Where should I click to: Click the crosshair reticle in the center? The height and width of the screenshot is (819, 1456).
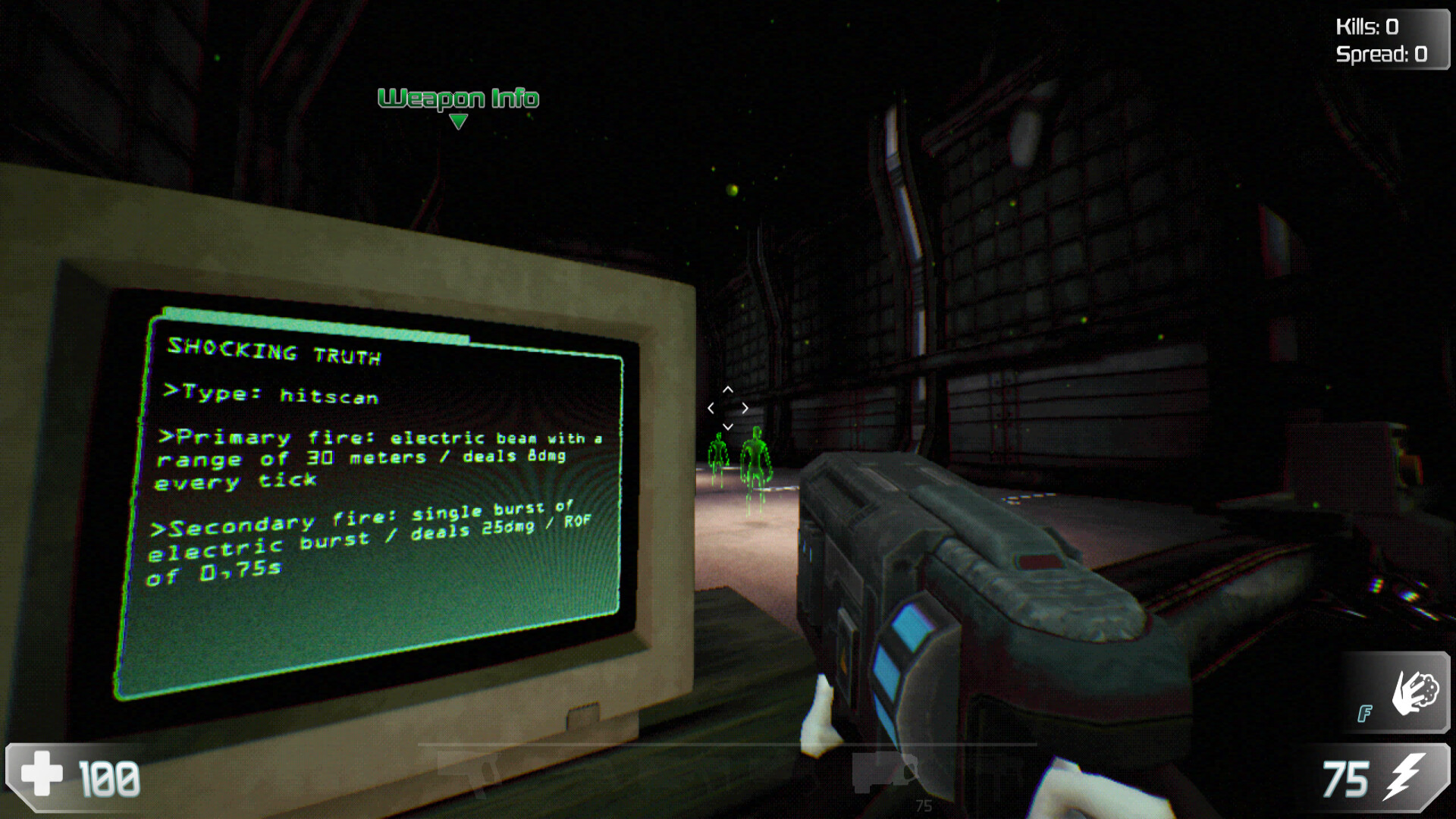(728, 407)
